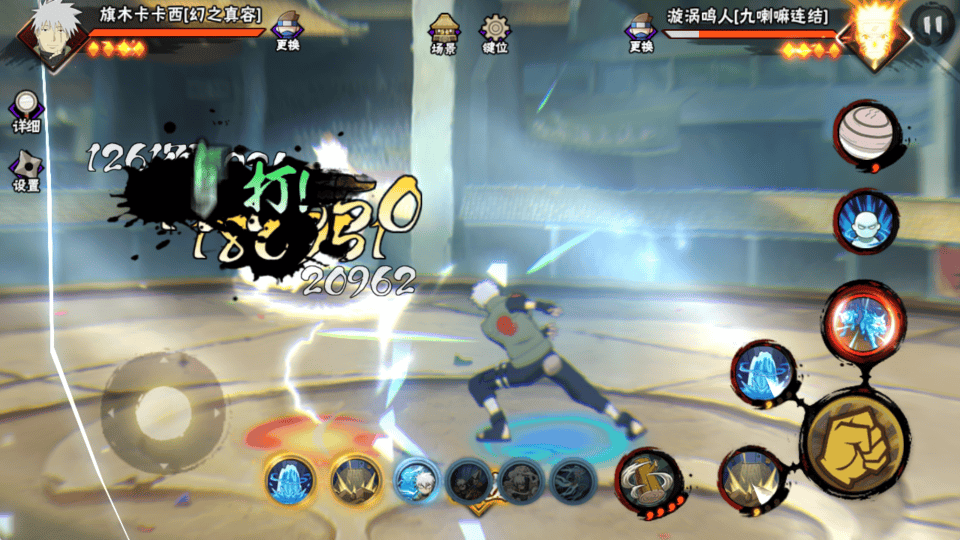Activate the blue-faced summon icon
Screen dimensions: 960x540
click(866, 220)
